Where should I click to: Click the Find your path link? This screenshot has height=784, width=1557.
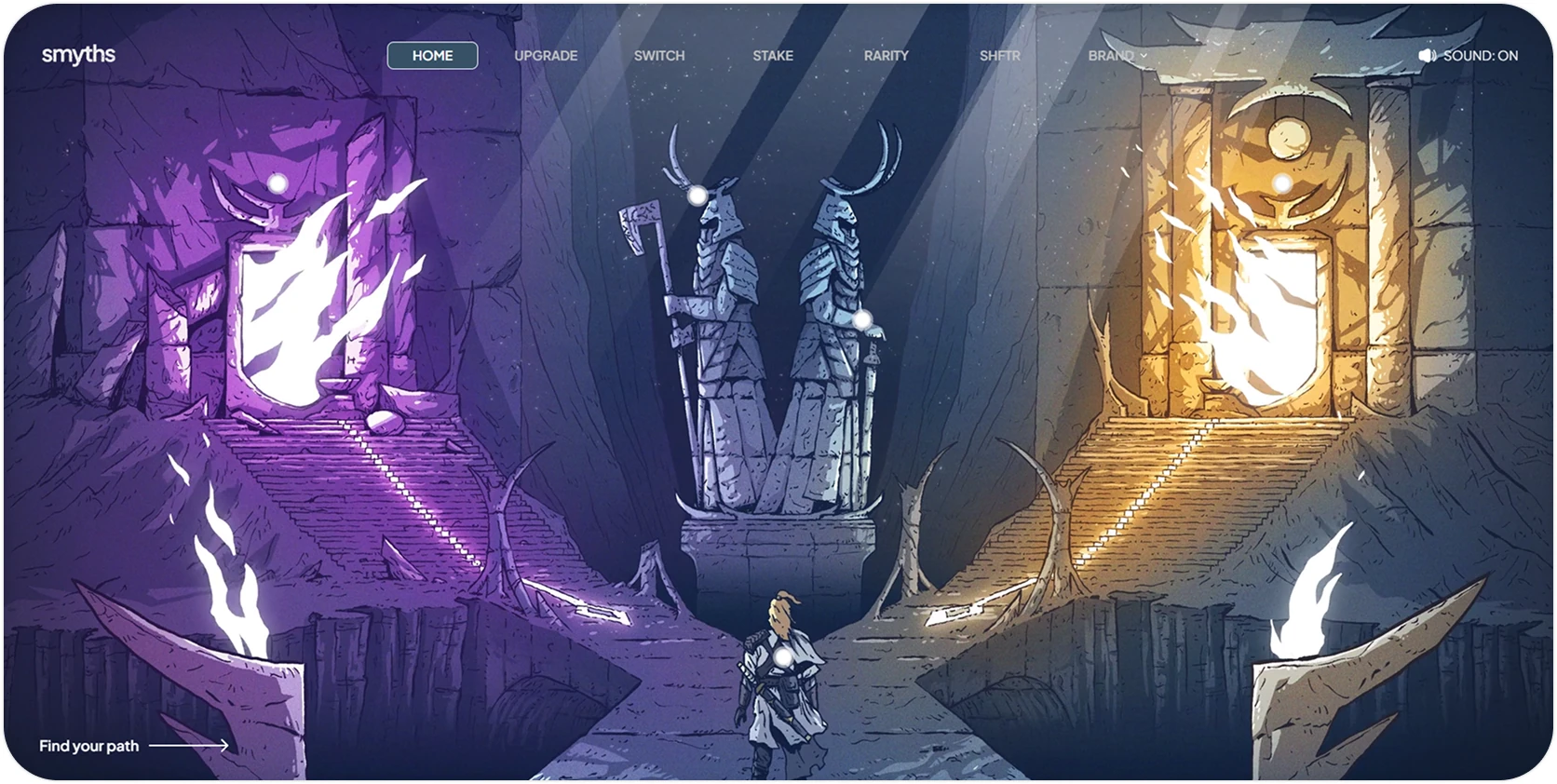[88, 745]
